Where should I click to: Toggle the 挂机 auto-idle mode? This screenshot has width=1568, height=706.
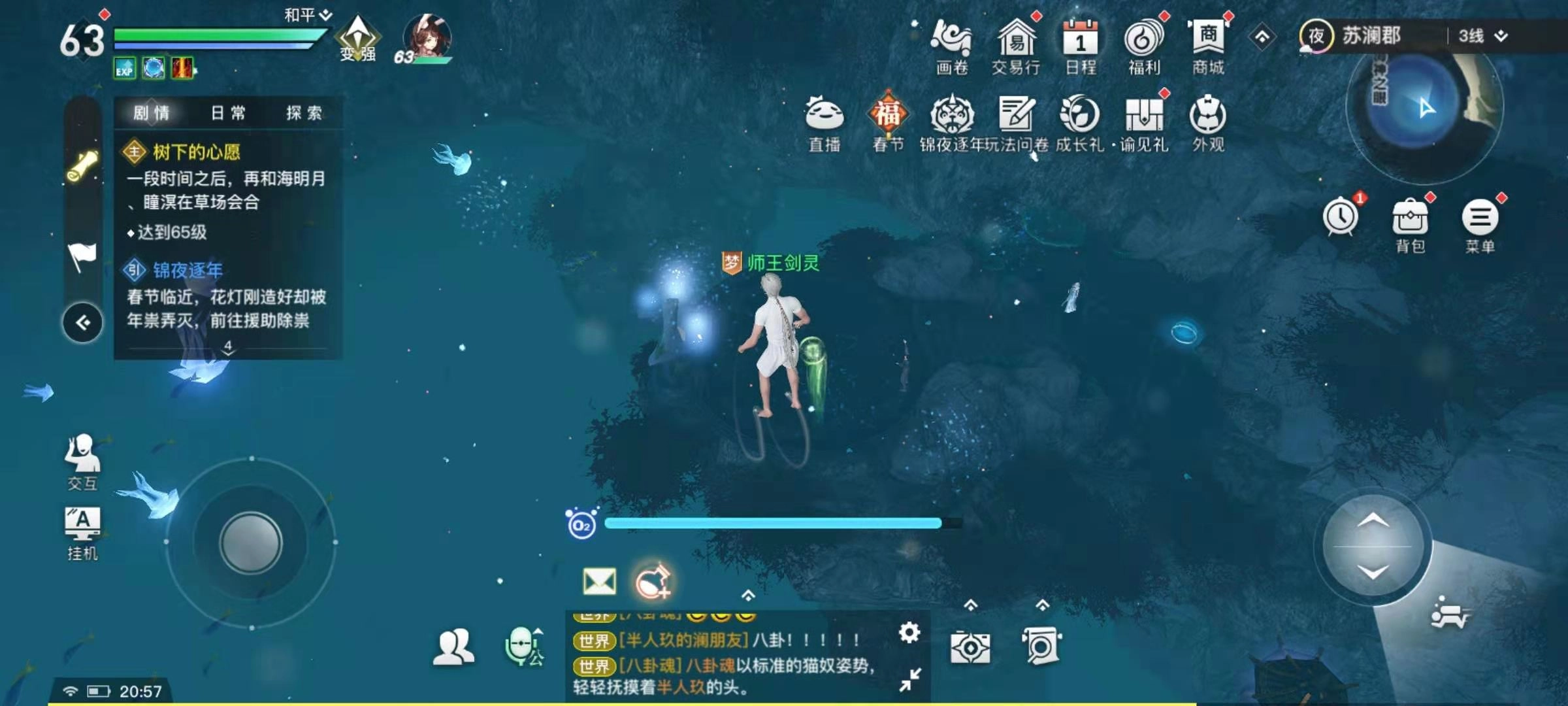[x=84, y=523]
